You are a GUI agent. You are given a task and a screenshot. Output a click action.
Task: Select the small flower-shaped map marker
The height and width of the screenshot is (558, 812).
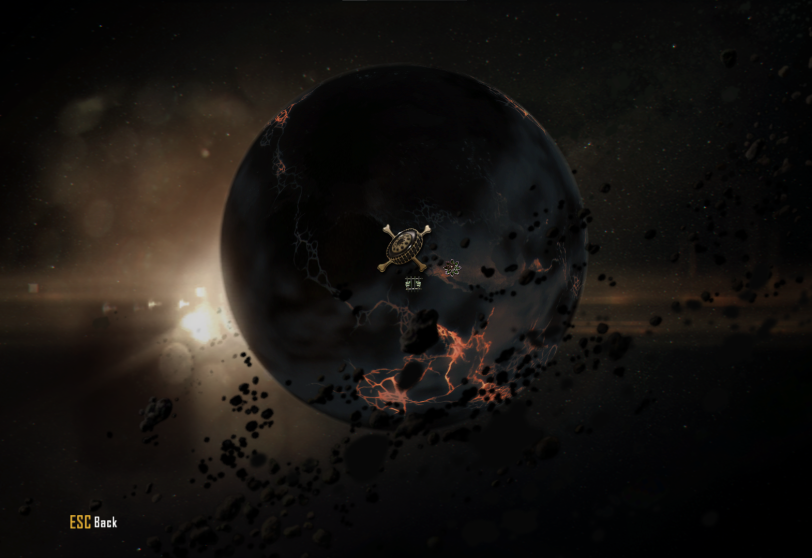point(452,267)
